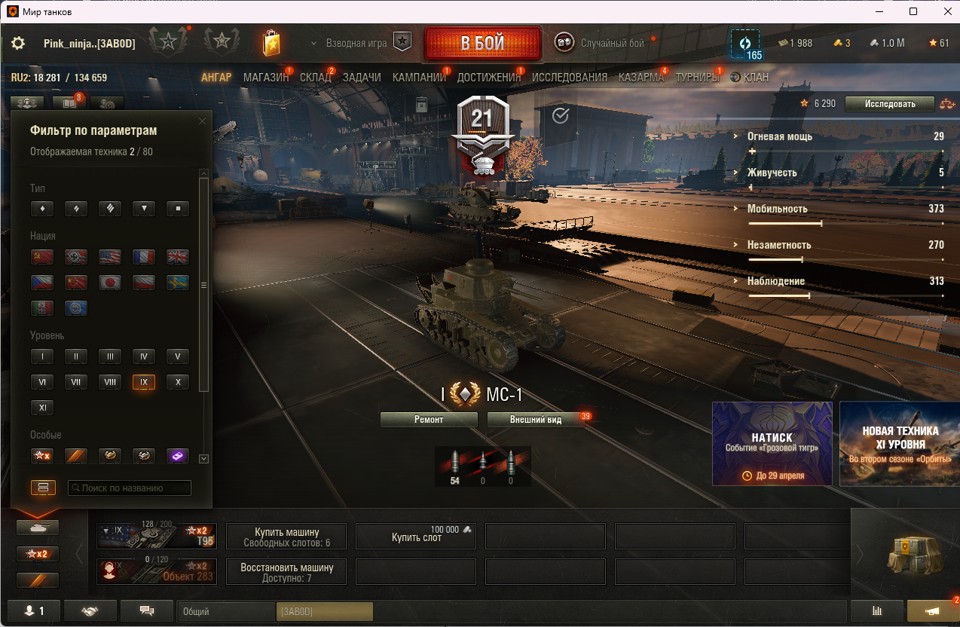The height and width of the screenshot is (627, 960).
Task: Click the Ремонт button
Action: tap(428, 419)
